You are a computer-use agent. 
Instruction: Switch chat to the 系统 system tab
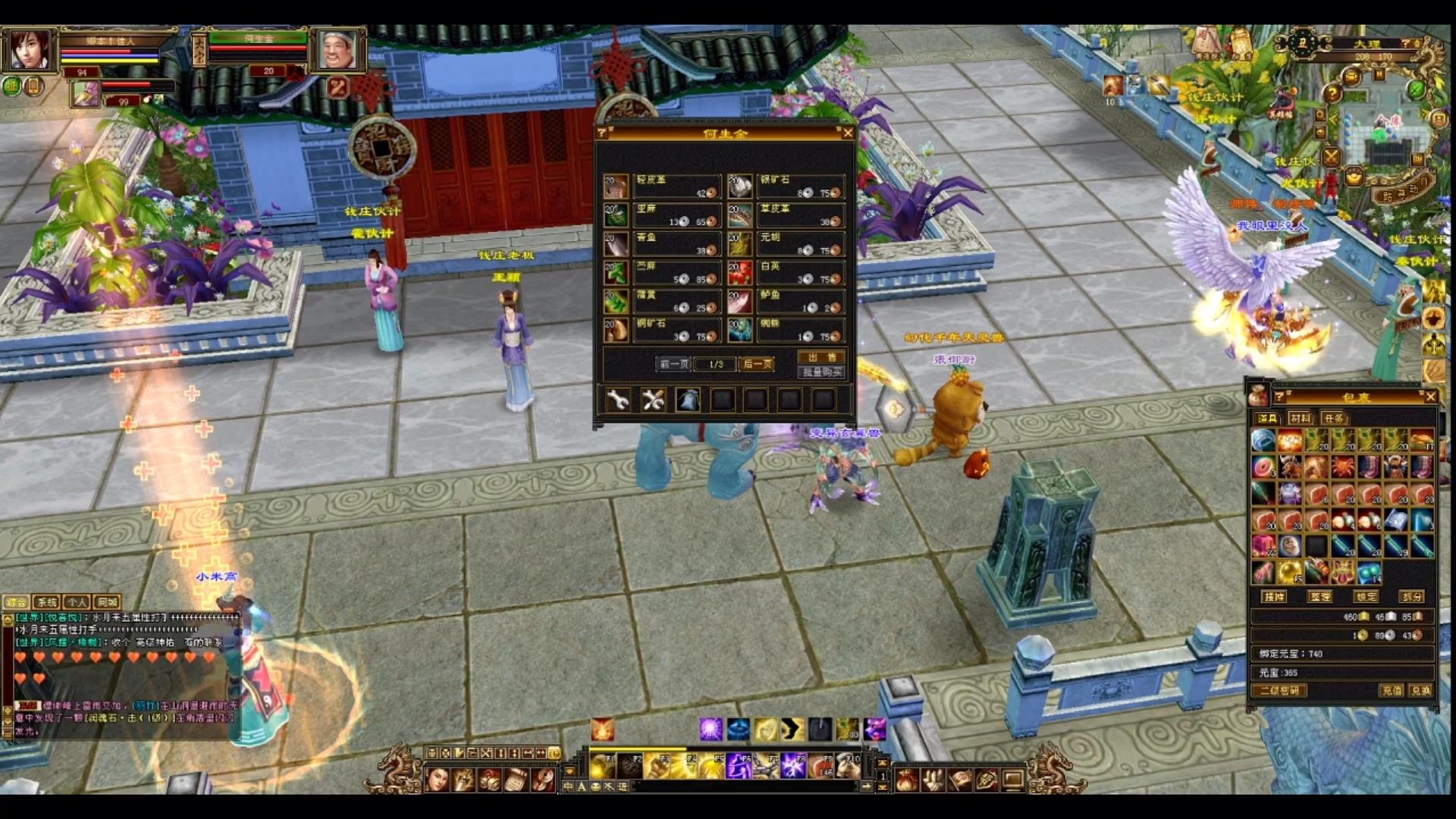(46, 602)
